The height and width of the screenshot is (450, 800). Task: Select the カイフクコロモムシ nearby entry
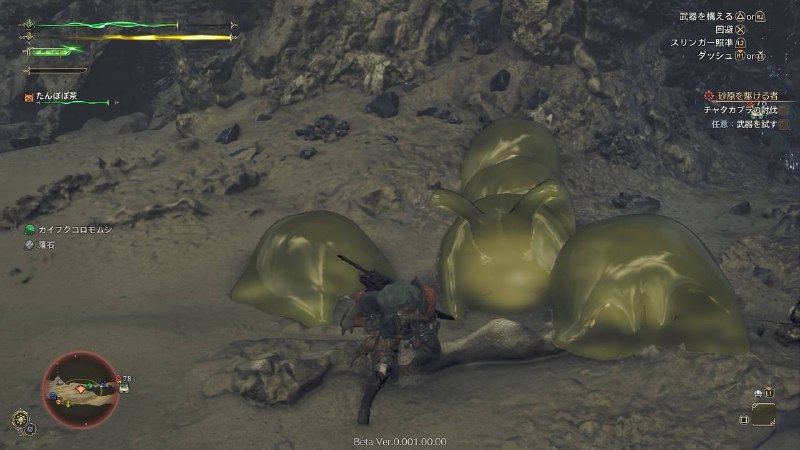(x=71, y=229)
